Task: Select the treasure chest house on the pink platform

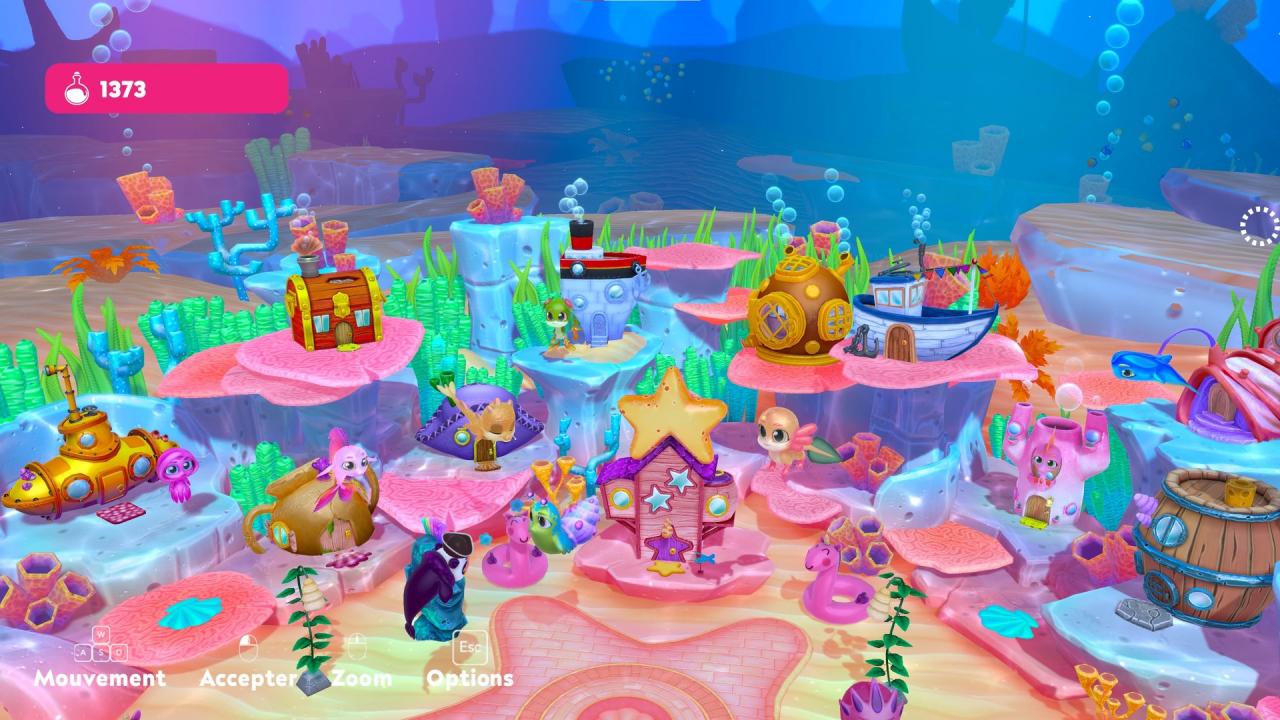Action: (x=340, y=310)
